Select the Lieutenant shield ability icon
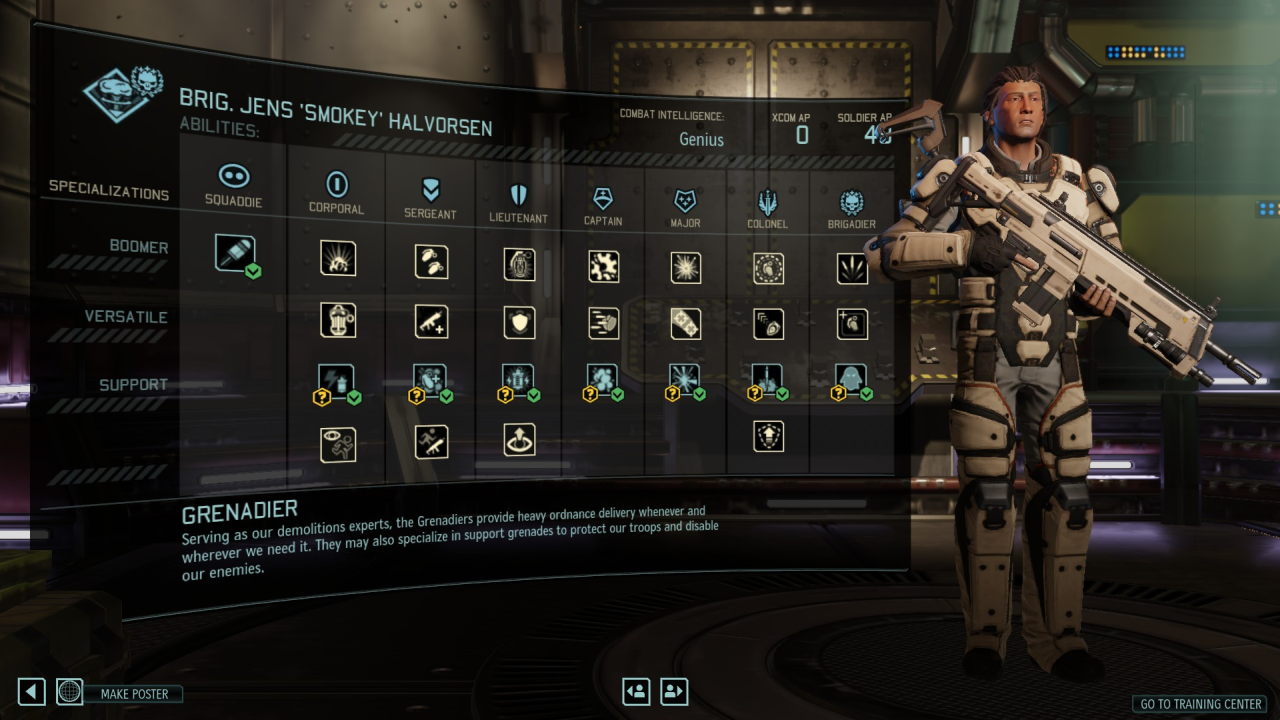The image size is (1280, 720). point(520,322)
